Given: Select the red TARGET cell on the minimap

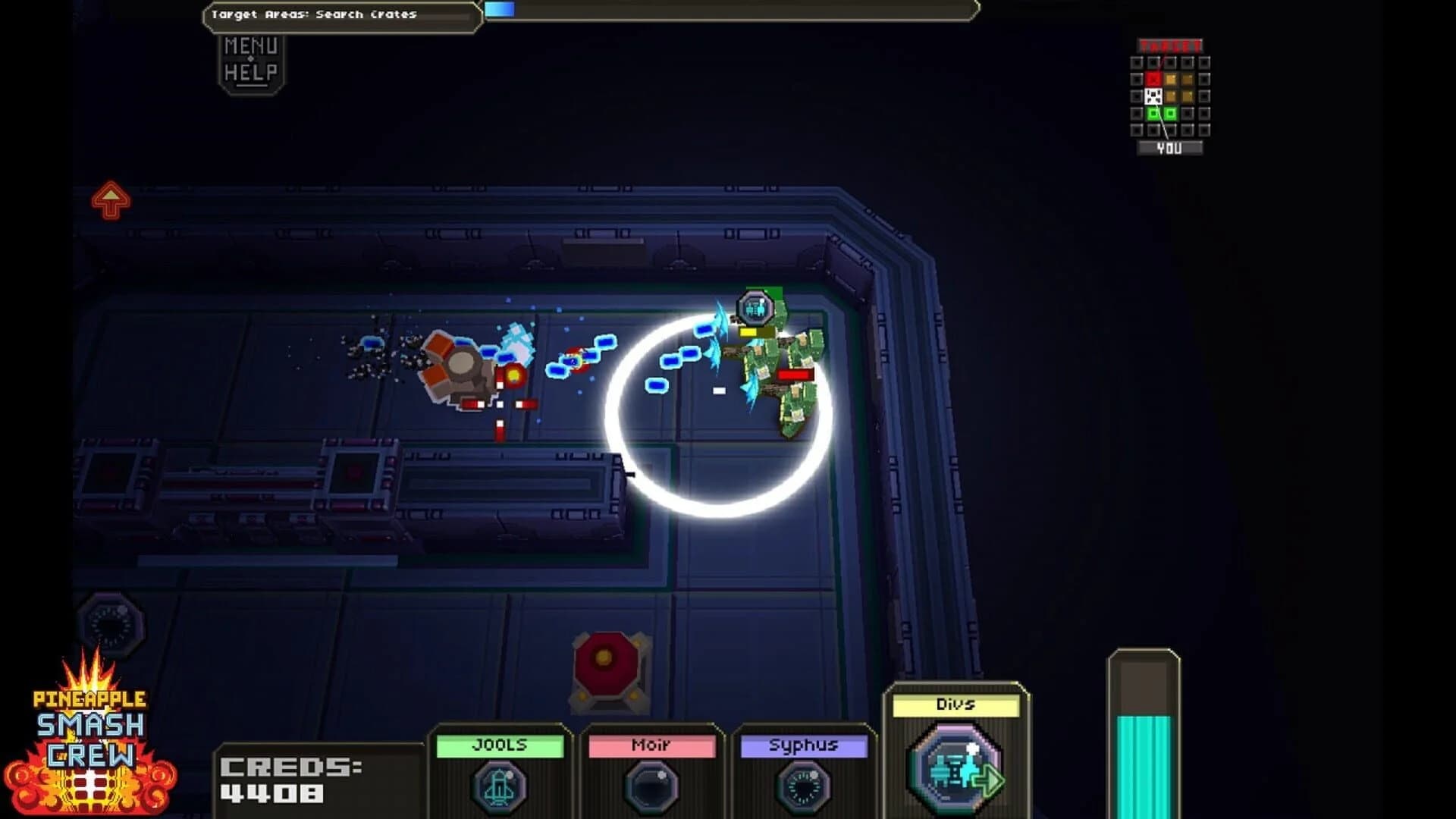Looking at the screenshot, I should (1154, 79).
